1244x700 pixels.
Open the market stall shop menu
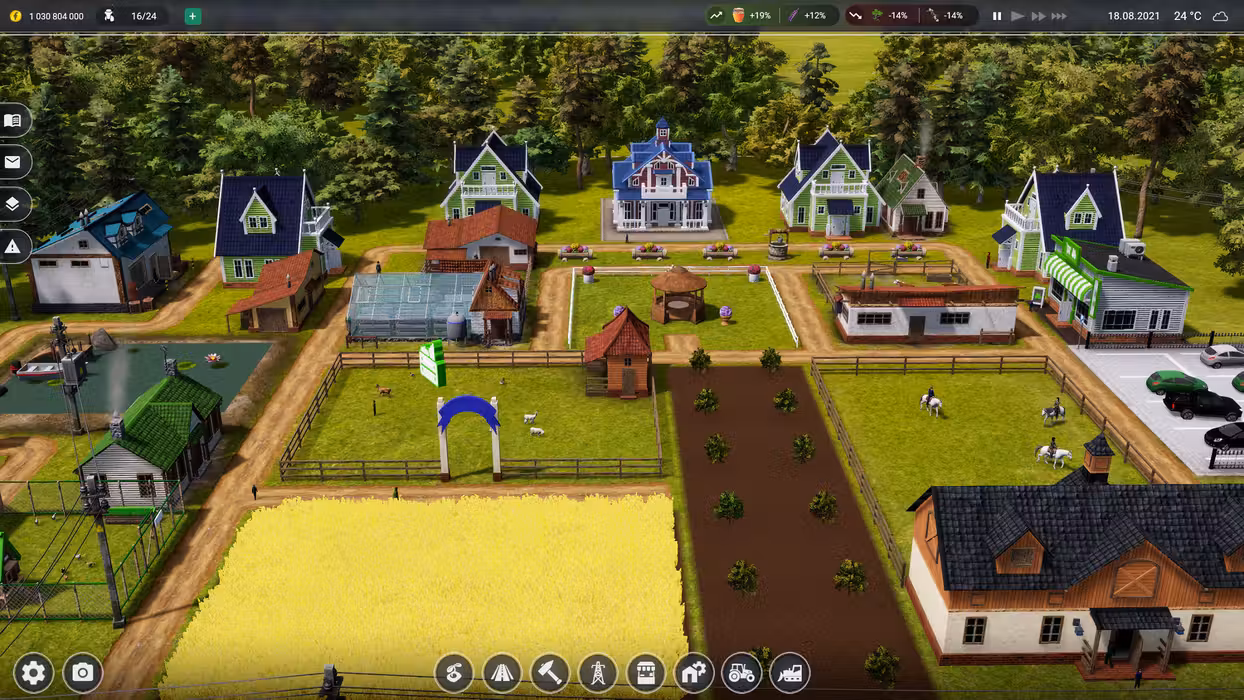[646, 673]
